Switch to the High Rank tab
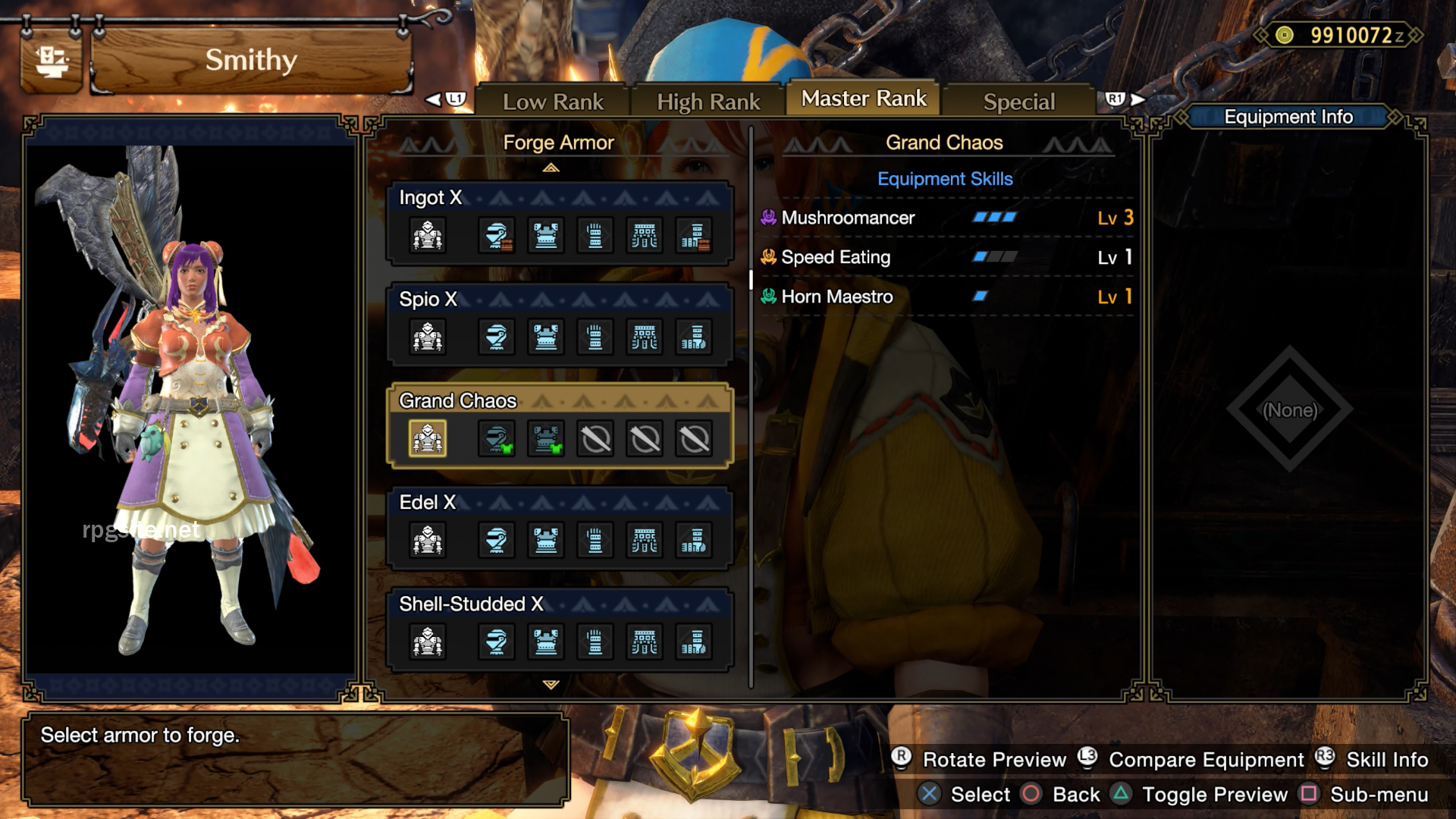Viewport: 1456px width, 819px height. click(x=708, y=99)
